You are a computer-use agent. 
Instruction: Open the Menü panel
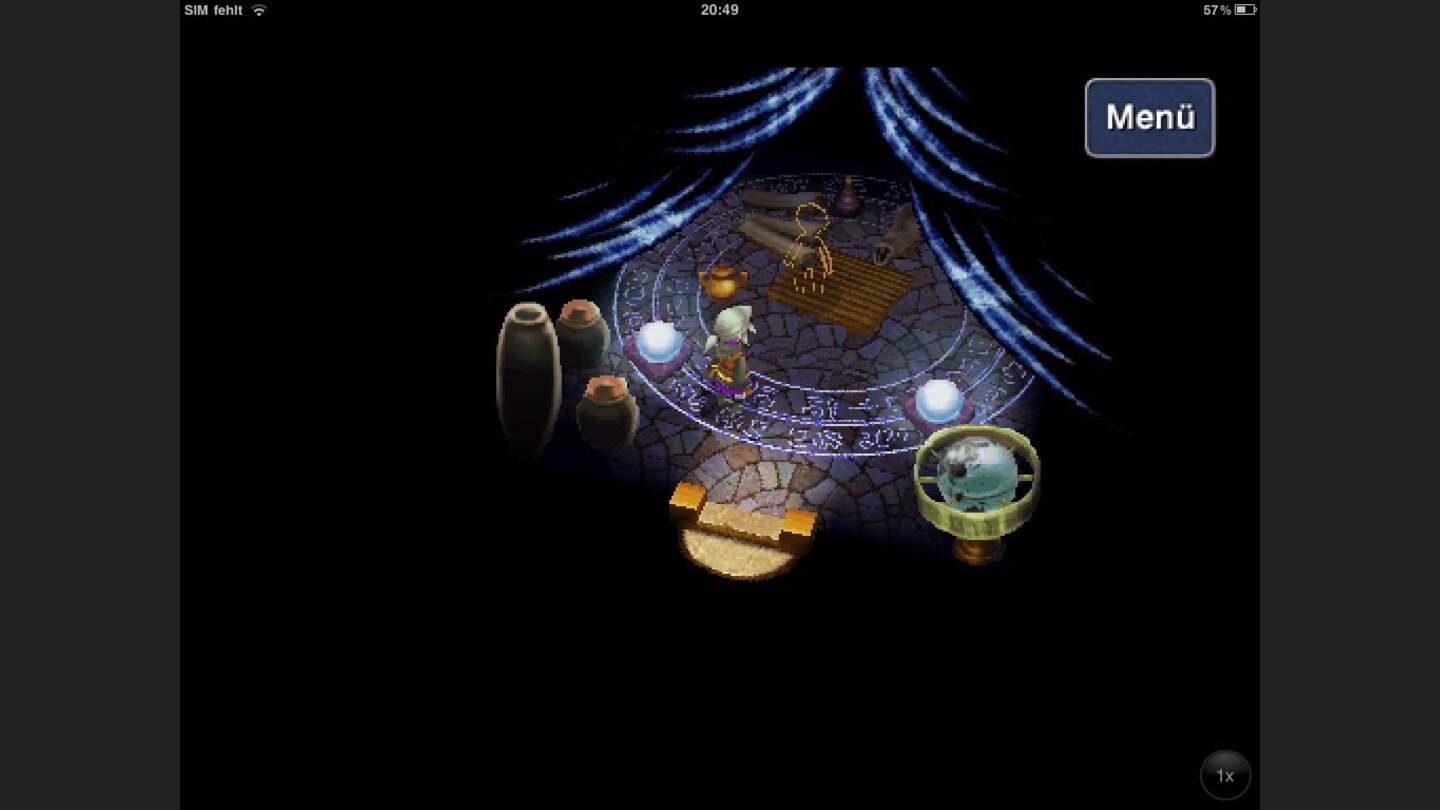[x=1148, y=116]
